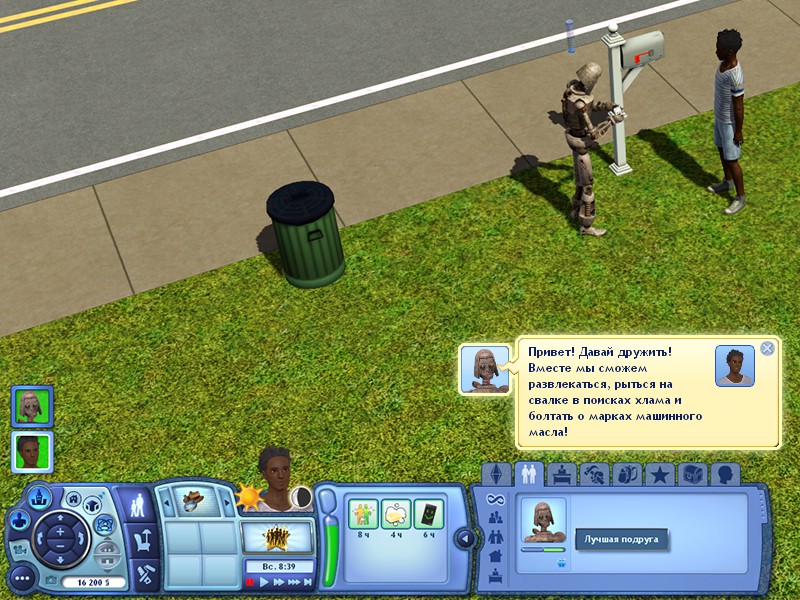Select the dark-haired Sim household portrait

pos(32,451)
